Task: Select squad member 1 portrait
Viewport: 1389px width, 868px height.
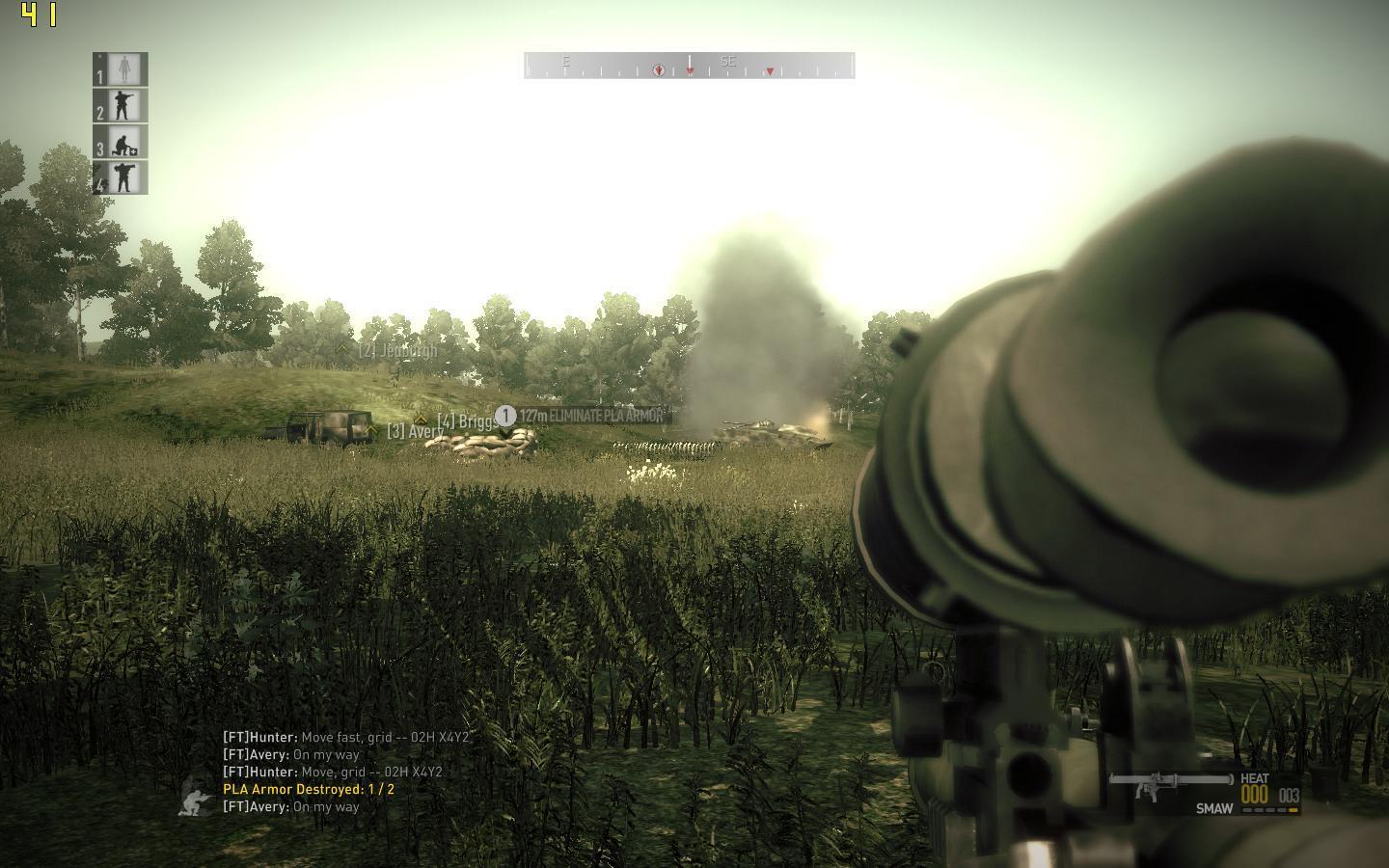Action: pyautogui.click(x=122, y=69)
